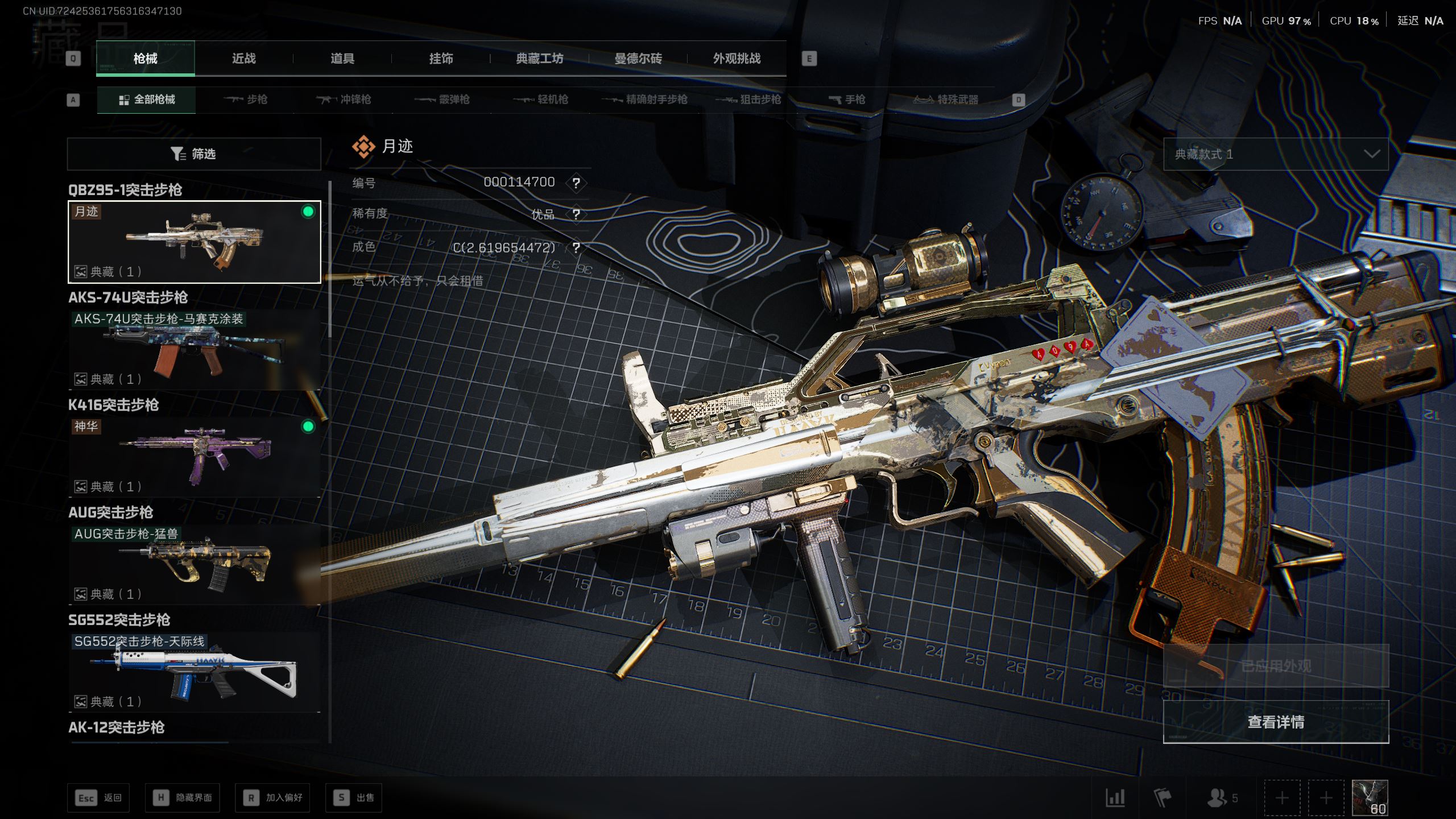Screen dimensions: 1456x819
Task: Switch to the 外观挑战 tab
Action: coord(737,59)
